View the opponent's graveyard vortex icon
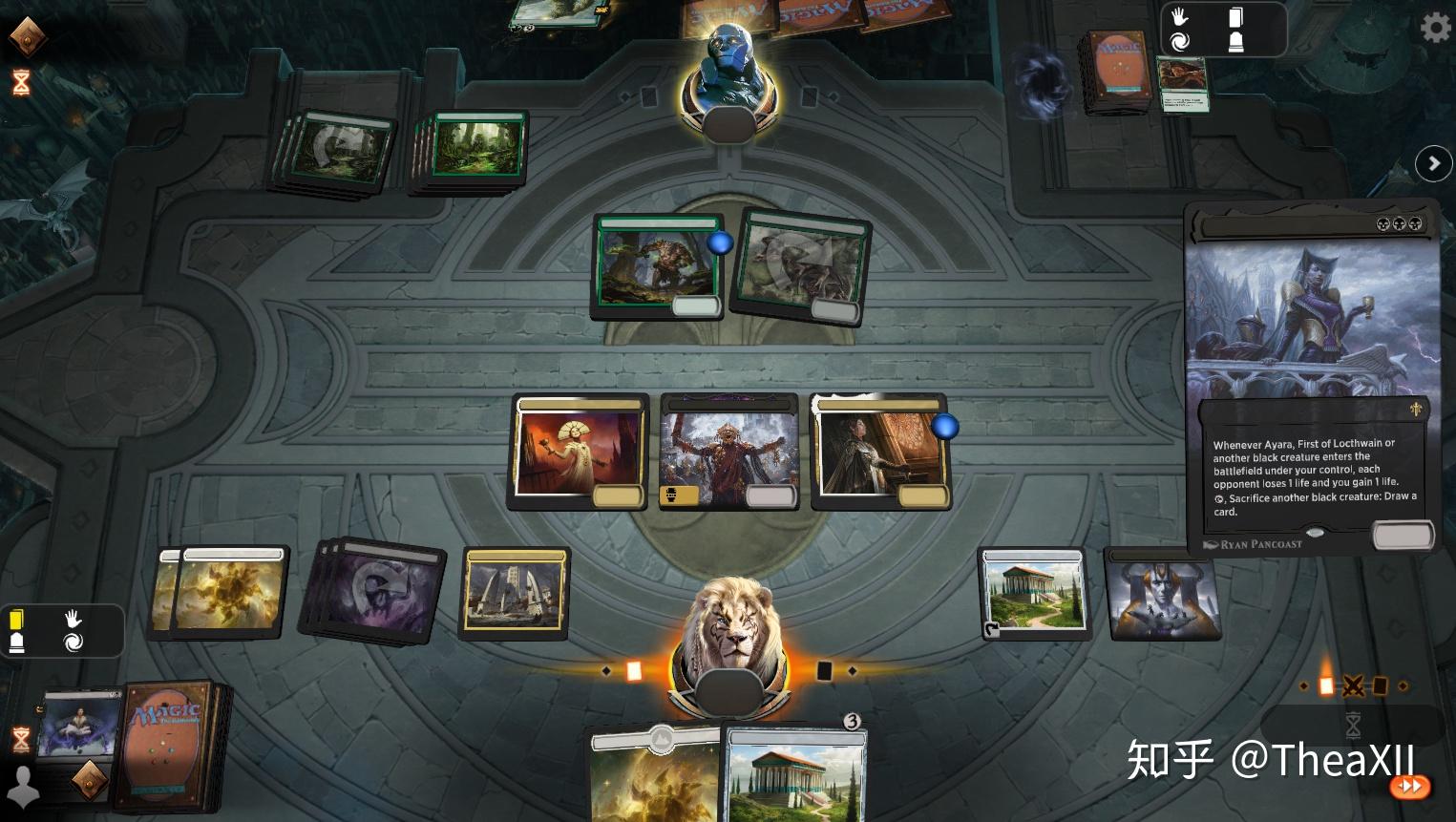This screenshot has height=822, width=1456. point(1179,41)
